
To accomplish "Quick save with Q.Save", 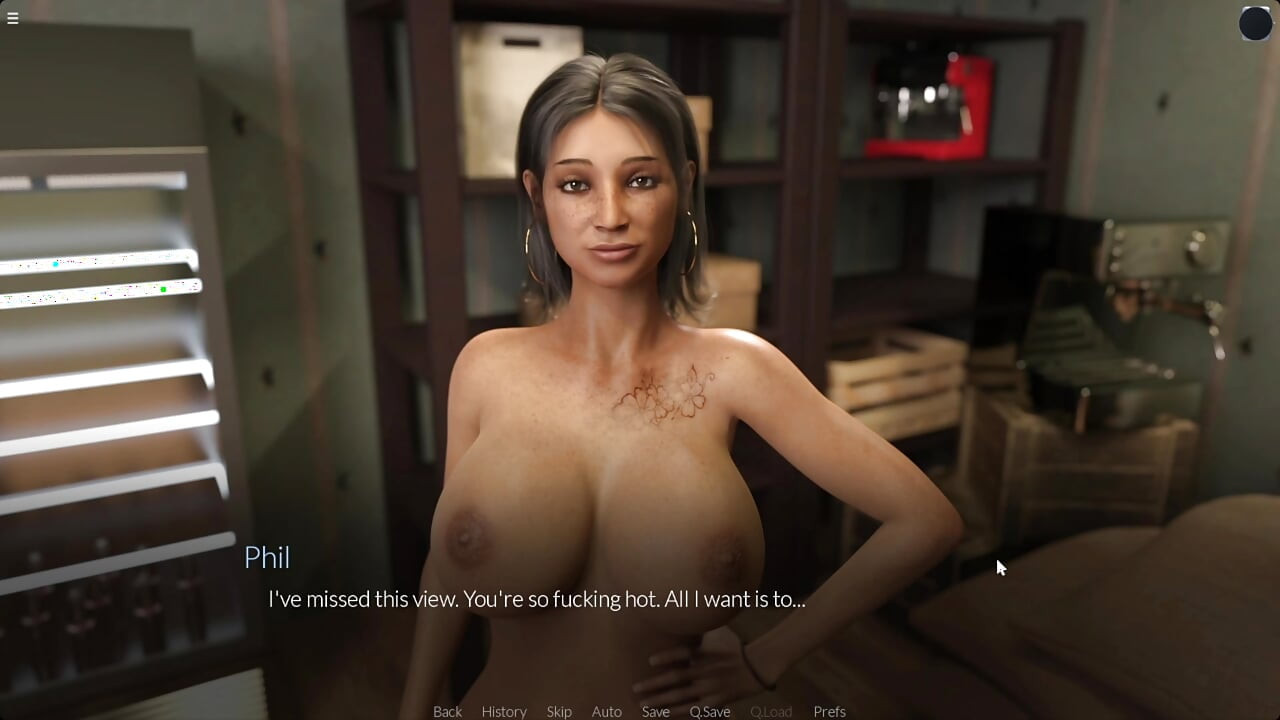I will (709, 712).
